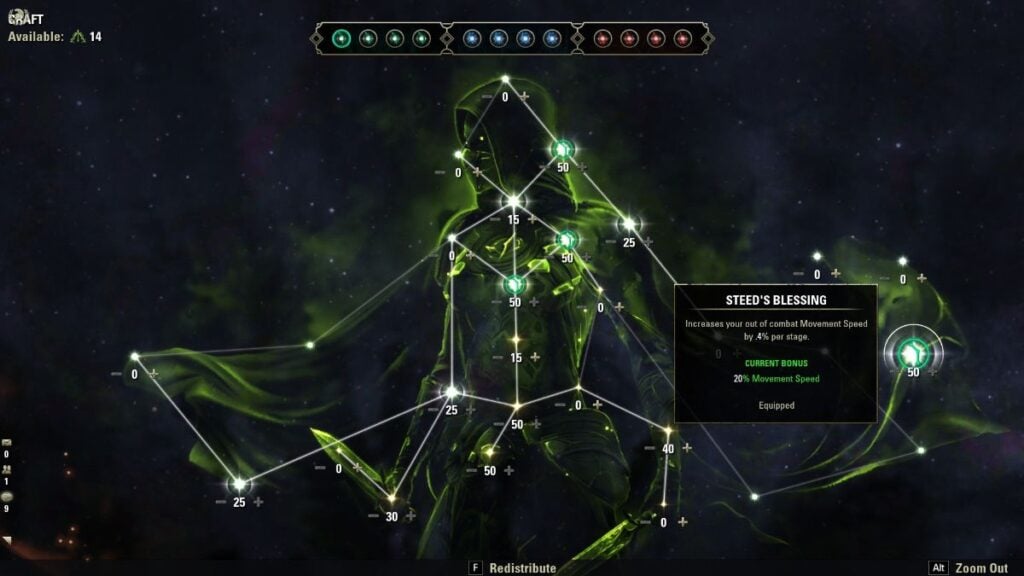
Task: Add a point to the 30-point star
Action: pos(410,516)
